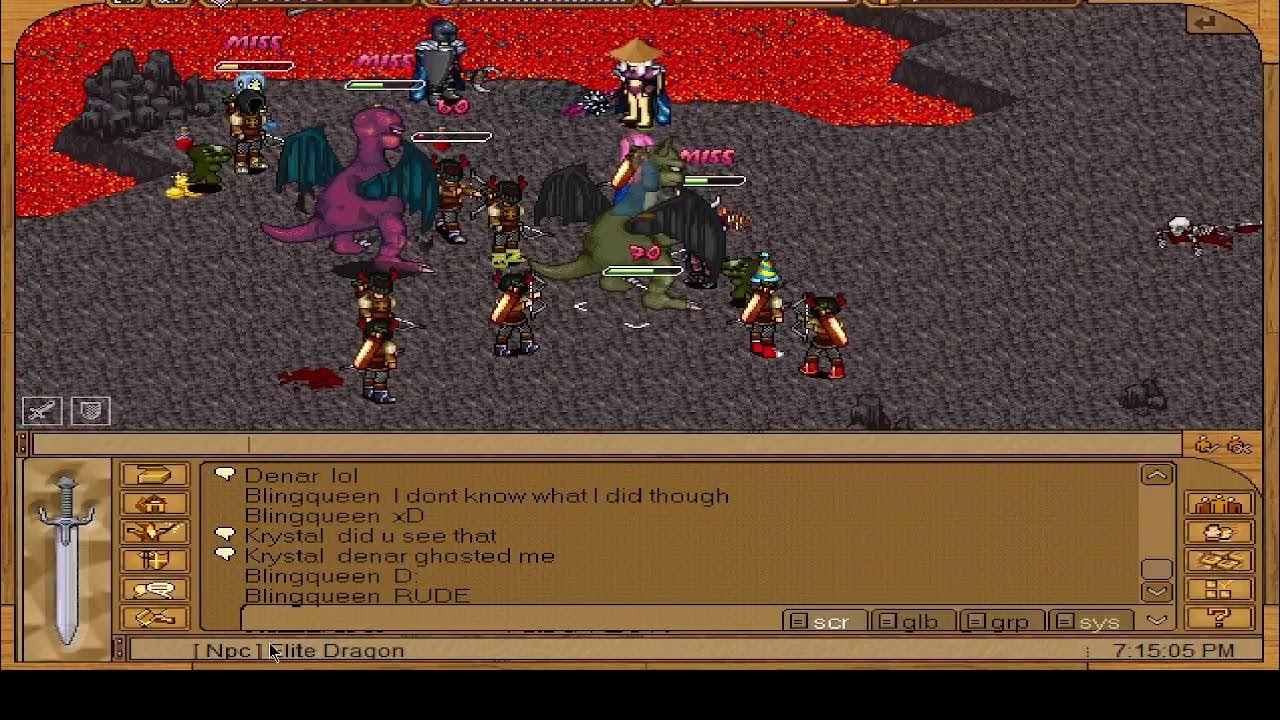Expand the speech bubble beside Krystal's message
Viewport: 1280px width, 720px height.
click(x=225, y=534)
